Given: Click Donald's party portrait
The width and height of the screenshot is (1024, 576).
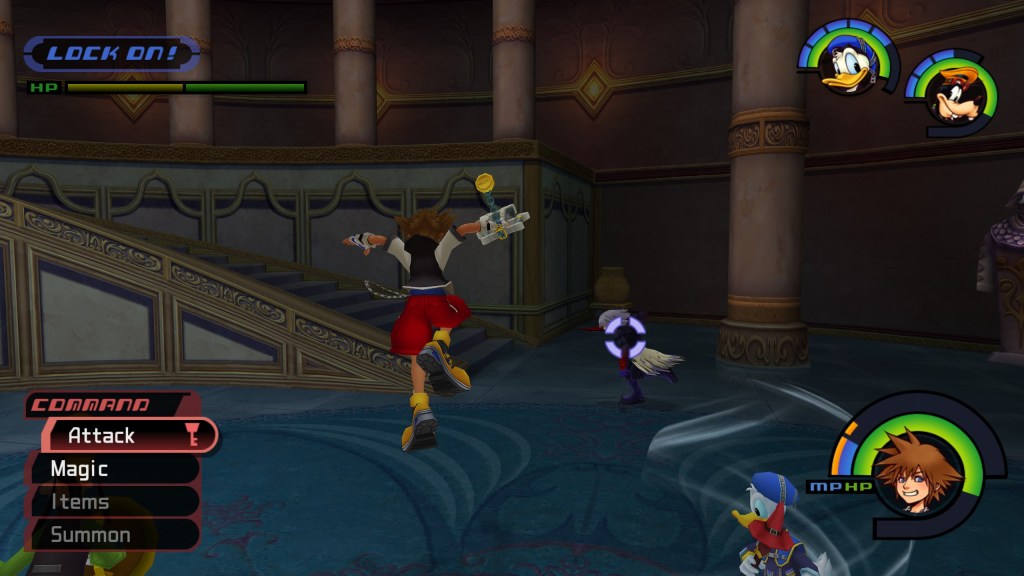Looking at the screenshot, I should pos(846,62).
